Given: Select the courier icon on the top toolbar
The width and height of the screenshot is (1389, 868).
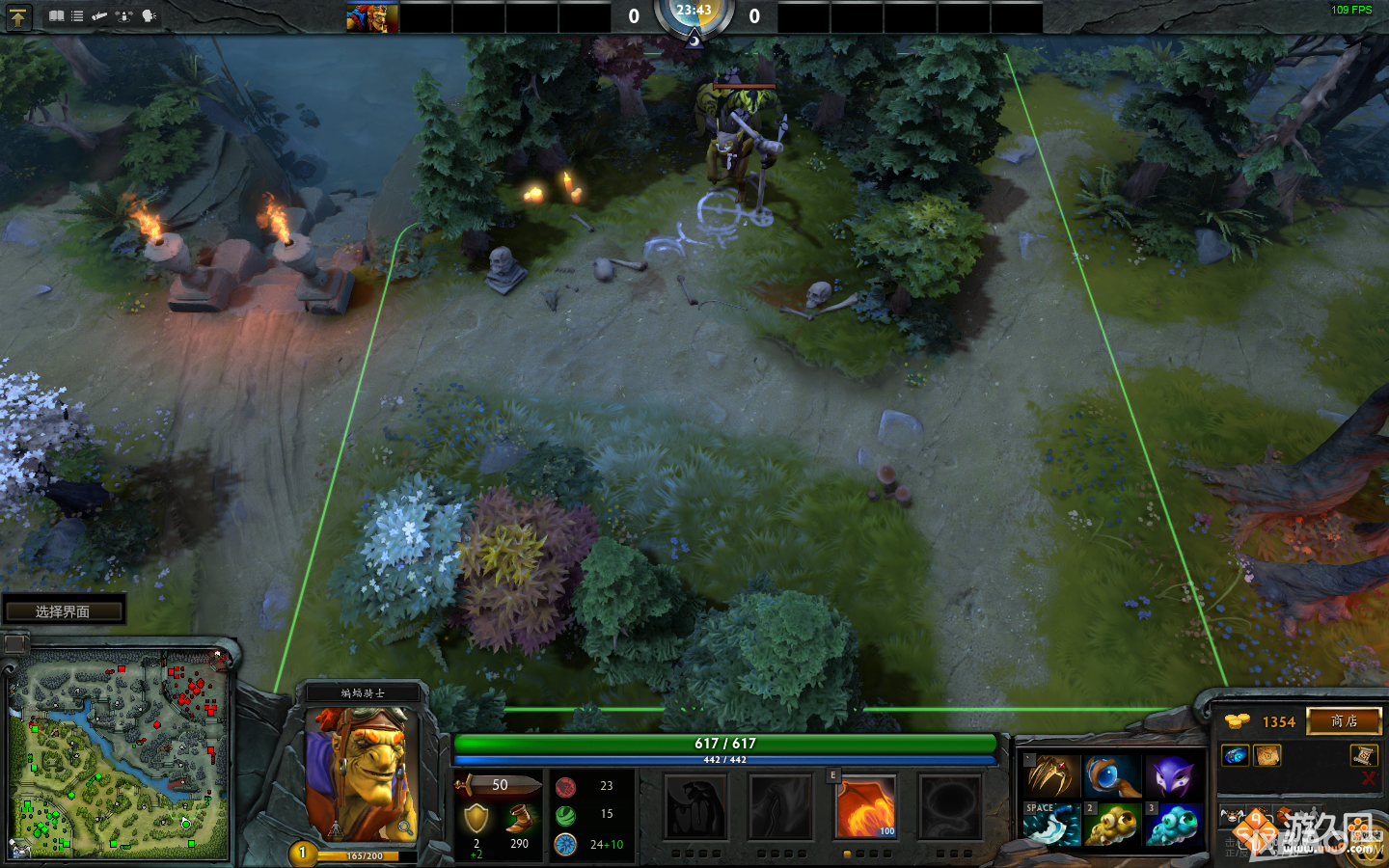Looking at the screenshot, I should 99,15.
